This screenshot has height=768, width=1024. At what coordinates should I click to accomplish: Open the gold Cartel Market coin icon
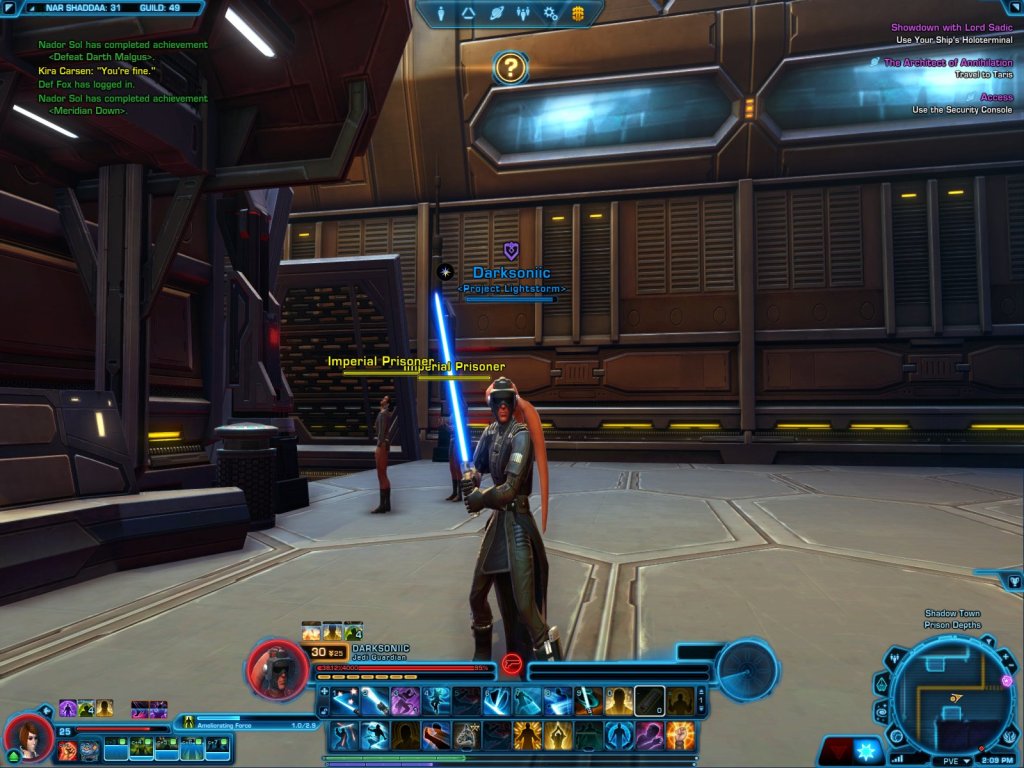click(578, 13)
